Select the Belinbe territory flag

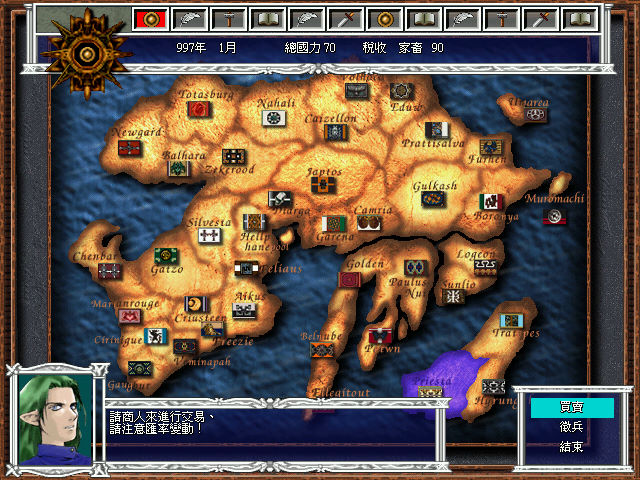tap(322, 350)
